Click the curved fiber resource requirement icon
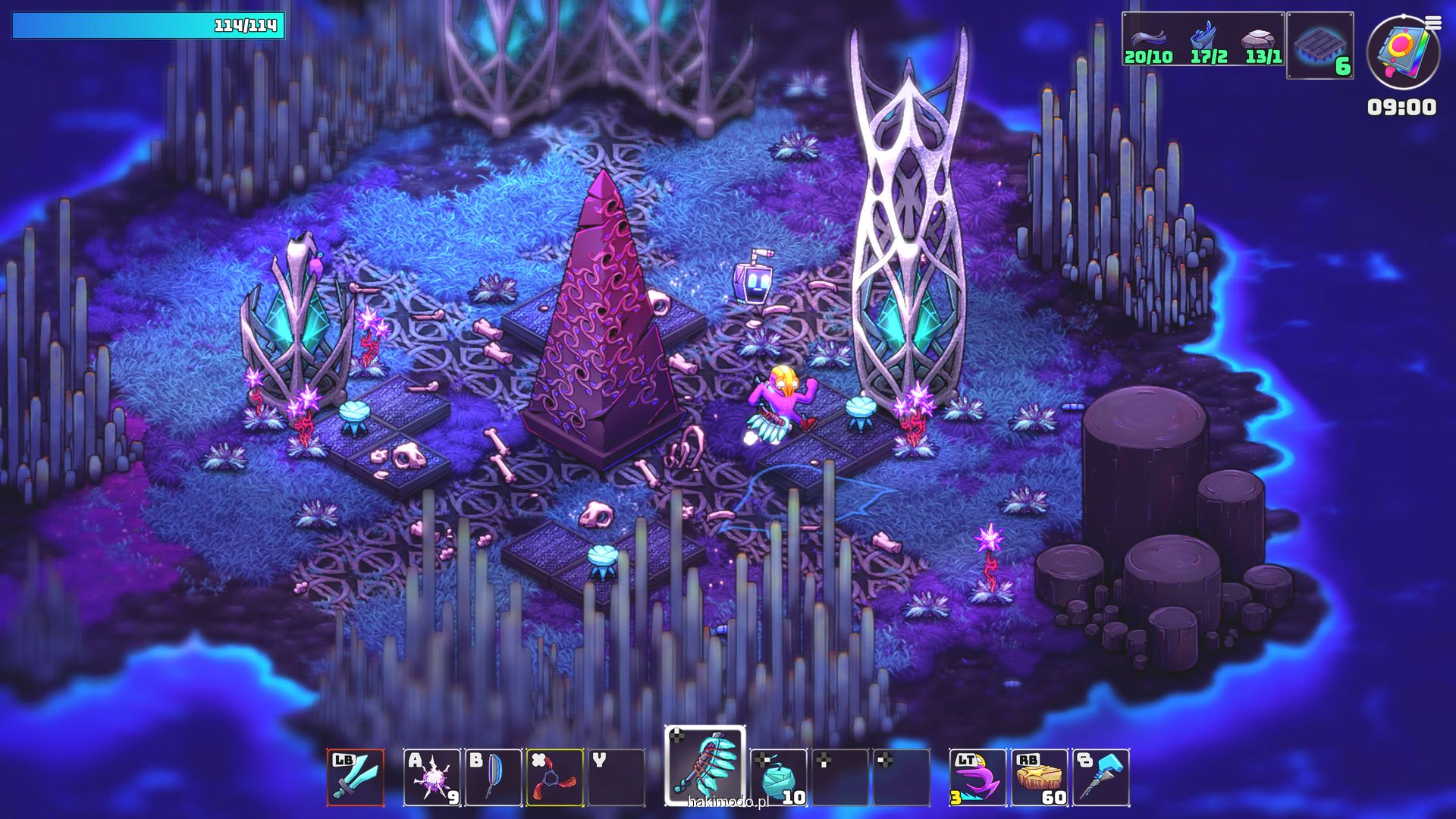This screenshot has height=819, width=1456. 1147,38
